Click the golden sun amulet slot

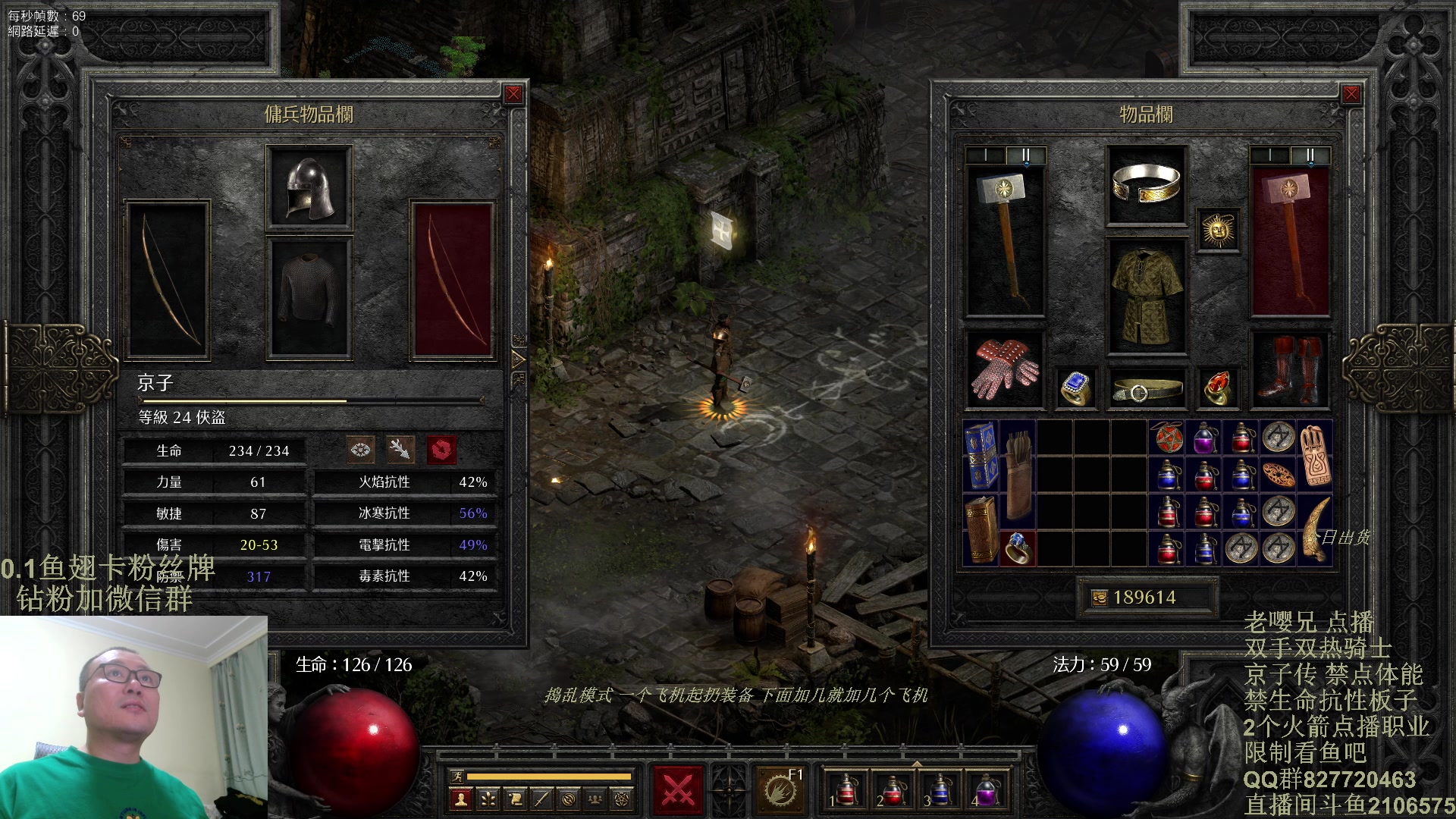1218,230
